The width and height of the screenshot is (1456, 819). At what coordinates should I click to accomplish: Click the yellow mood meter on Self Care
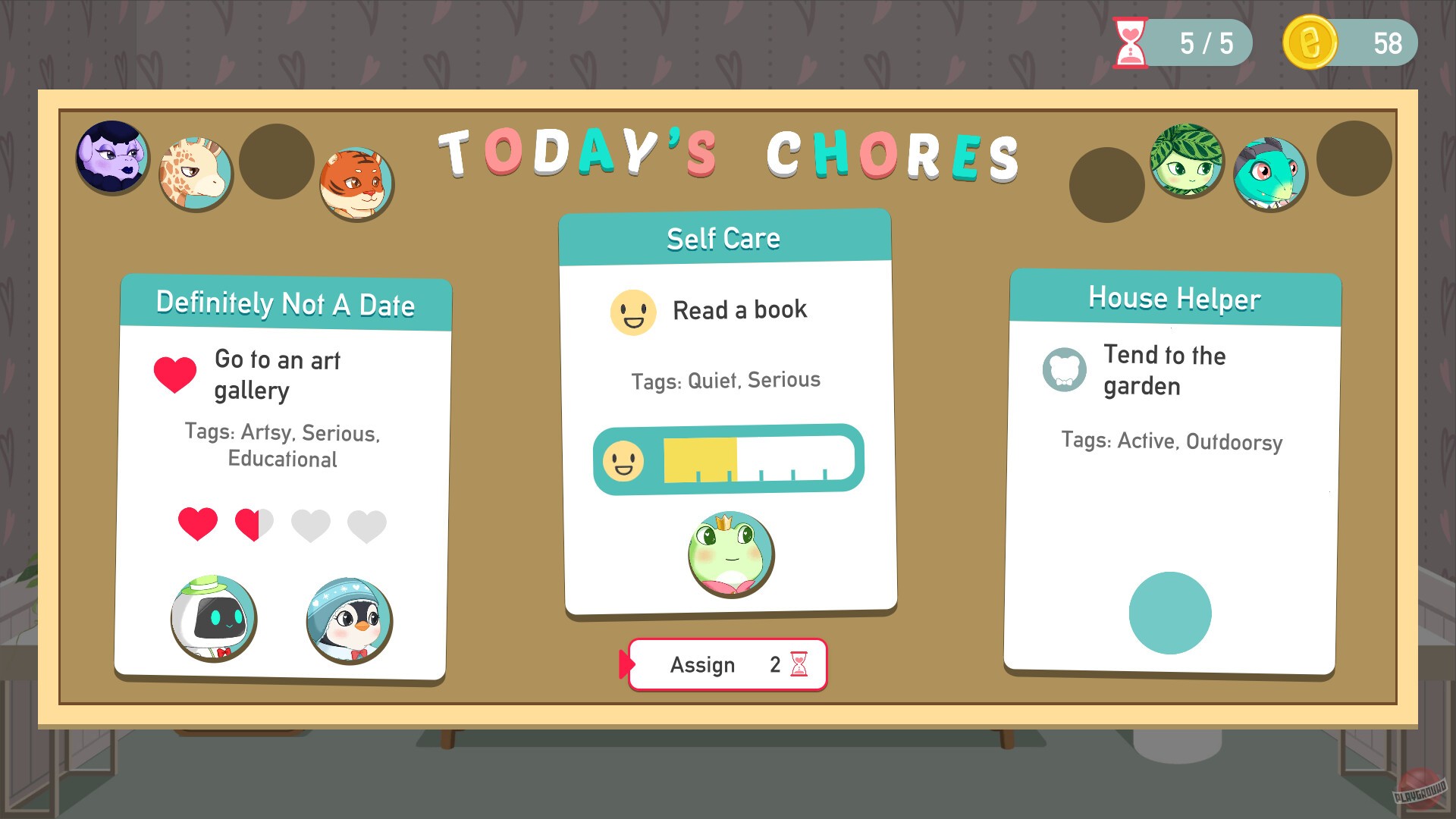pyautogui.click(x=699, y=461)
